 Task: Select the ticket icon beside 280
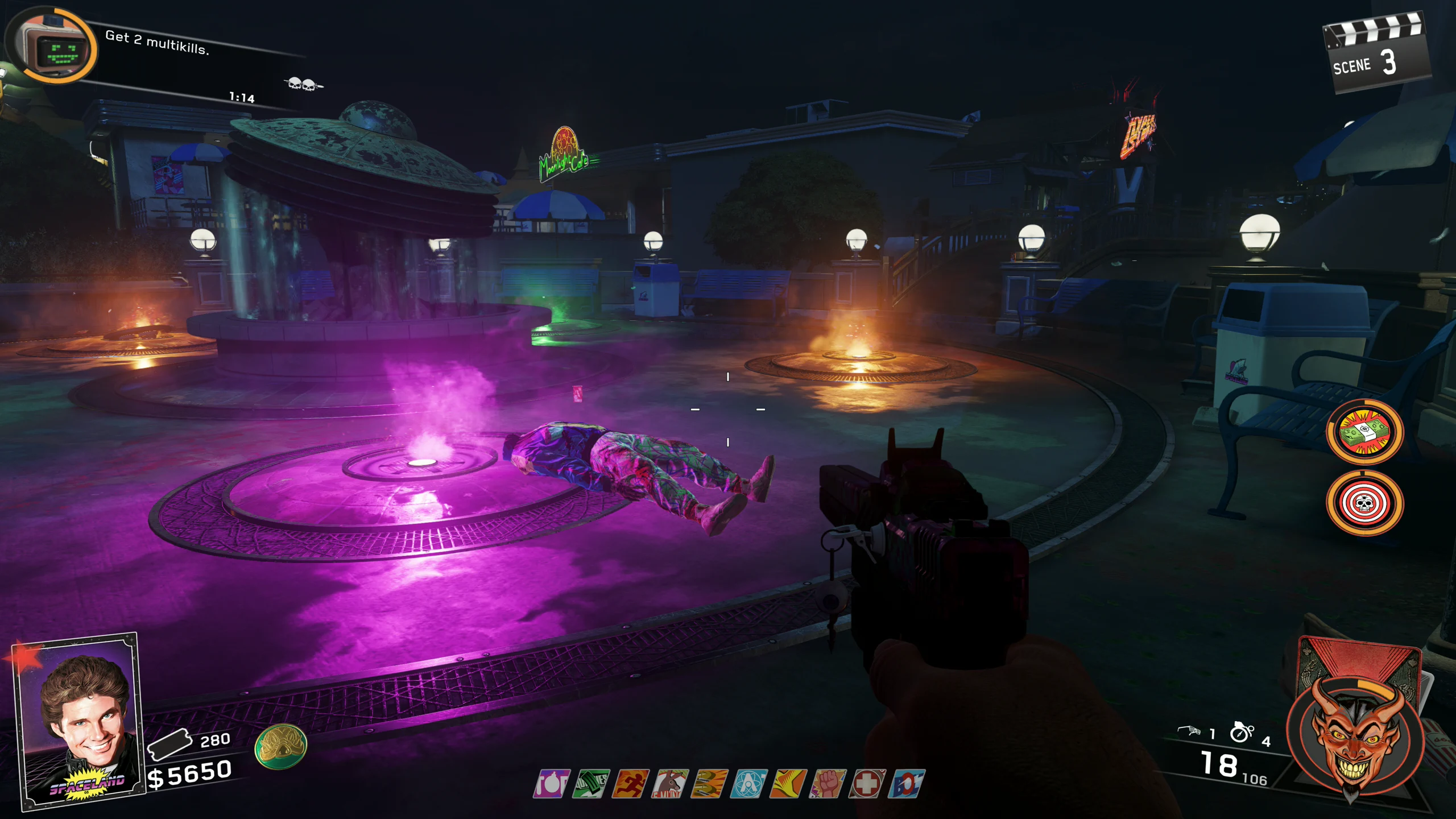(x=169, y=744)
